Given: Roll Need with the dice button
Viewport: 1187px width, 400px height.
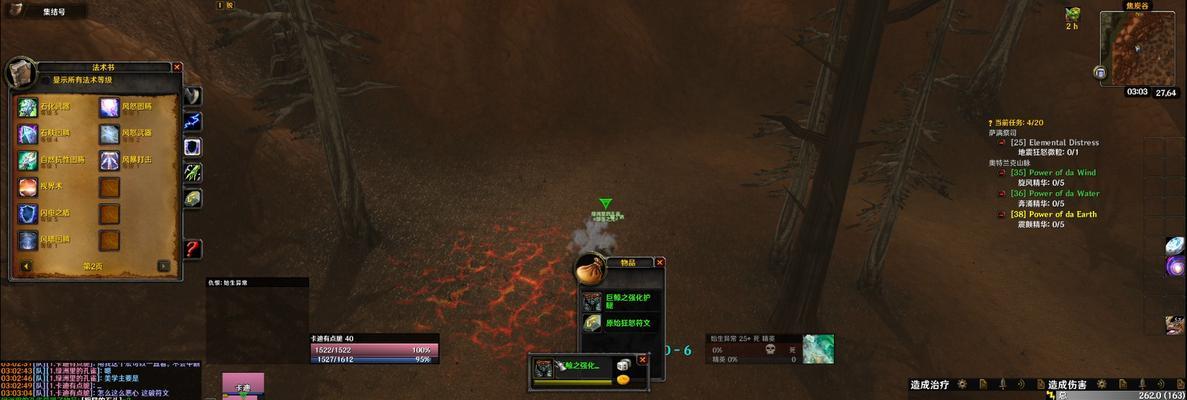Looking at the screenshot, I should tap(623, 365).
